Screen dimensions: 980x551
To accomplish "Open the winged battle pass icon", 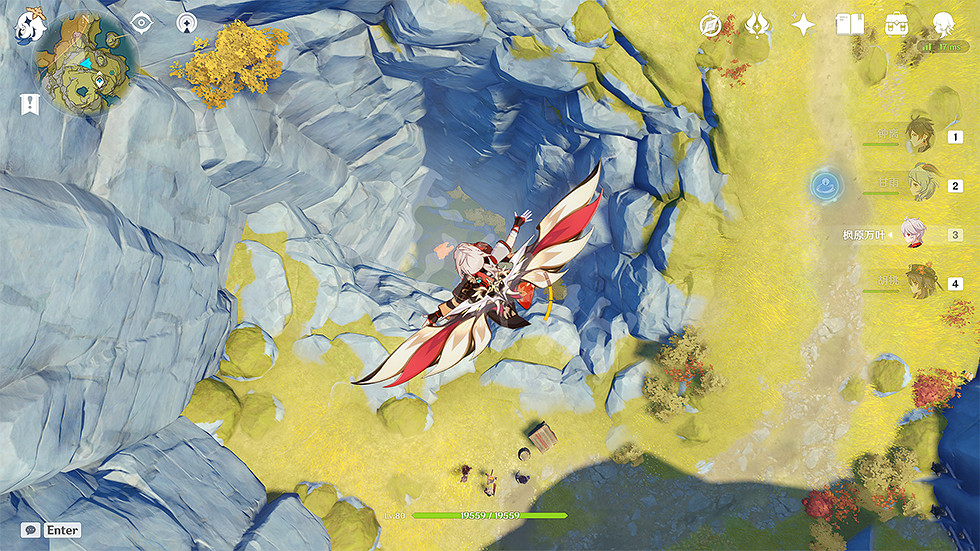I will point(757,25).
